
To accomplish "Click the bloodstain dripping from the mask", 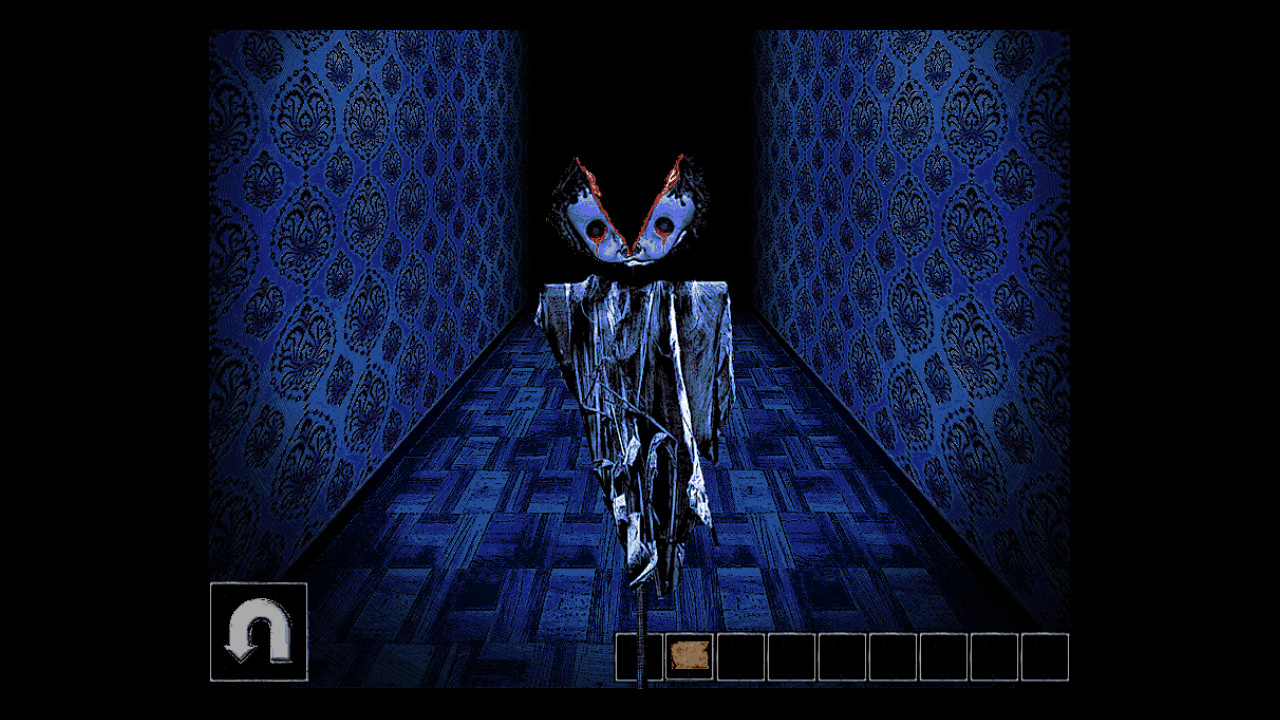I will click(599, 243).
